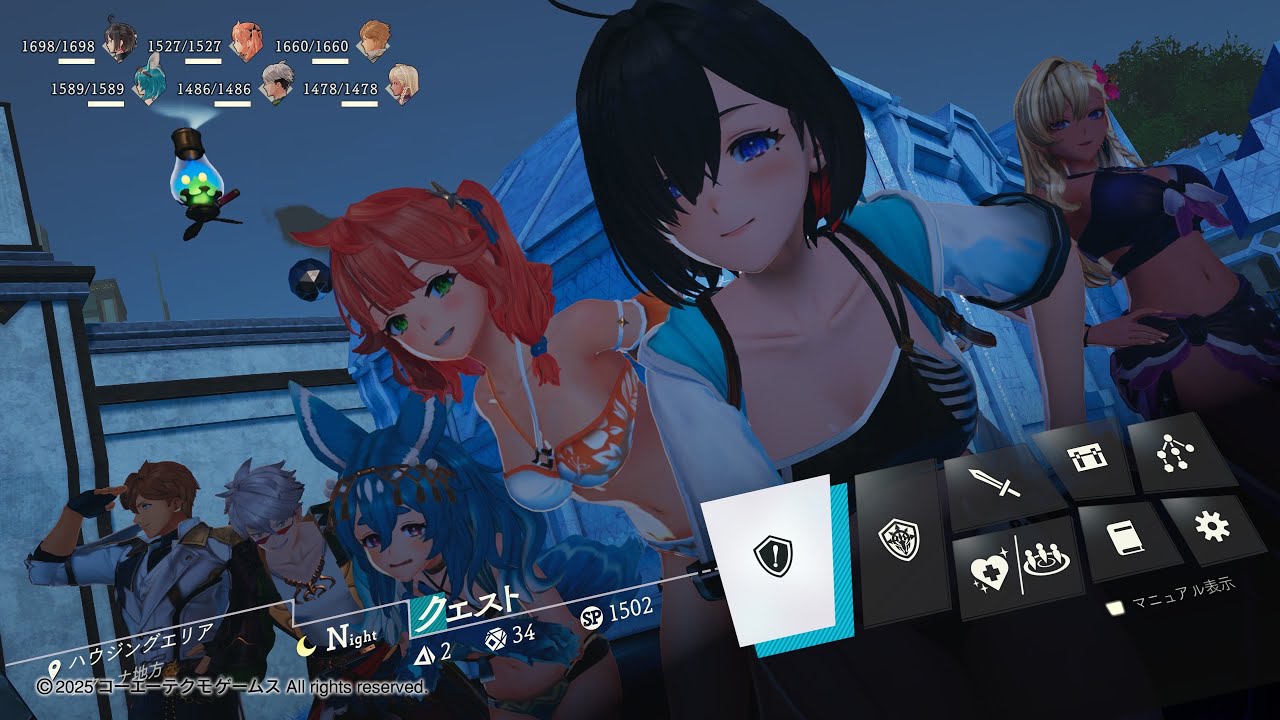Image resolution: width=1280 pixels, height=720 pixels.
Task: Open the sword equipment menu tile
Action: [996, 484]
